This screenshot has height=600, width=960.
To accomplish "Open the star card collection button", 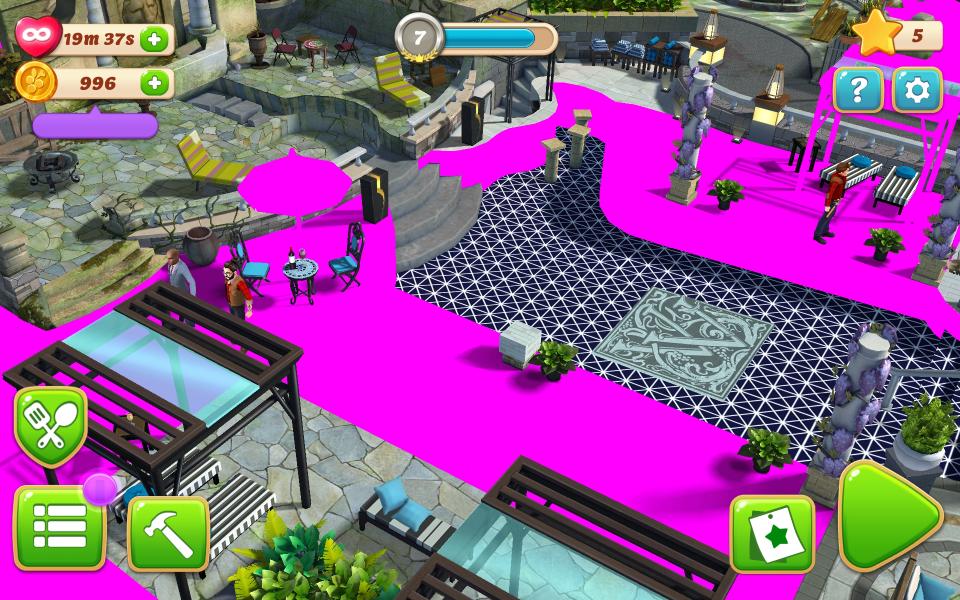I will pyautogui.click(x=771, y=534).
